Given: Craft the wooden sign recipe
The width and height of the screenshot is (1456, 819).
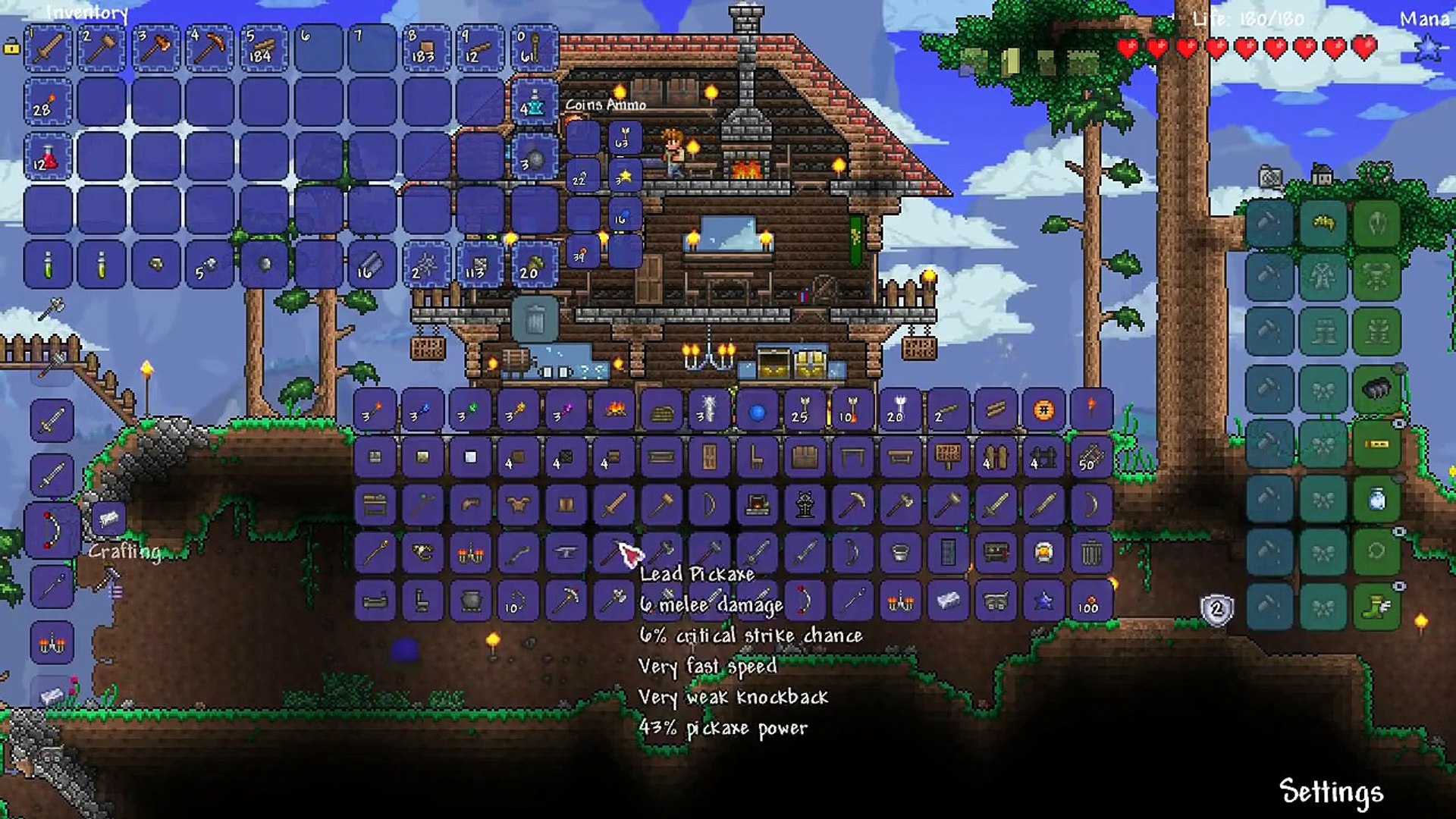Looking at the screenshot, I should [x=948, y=456].
